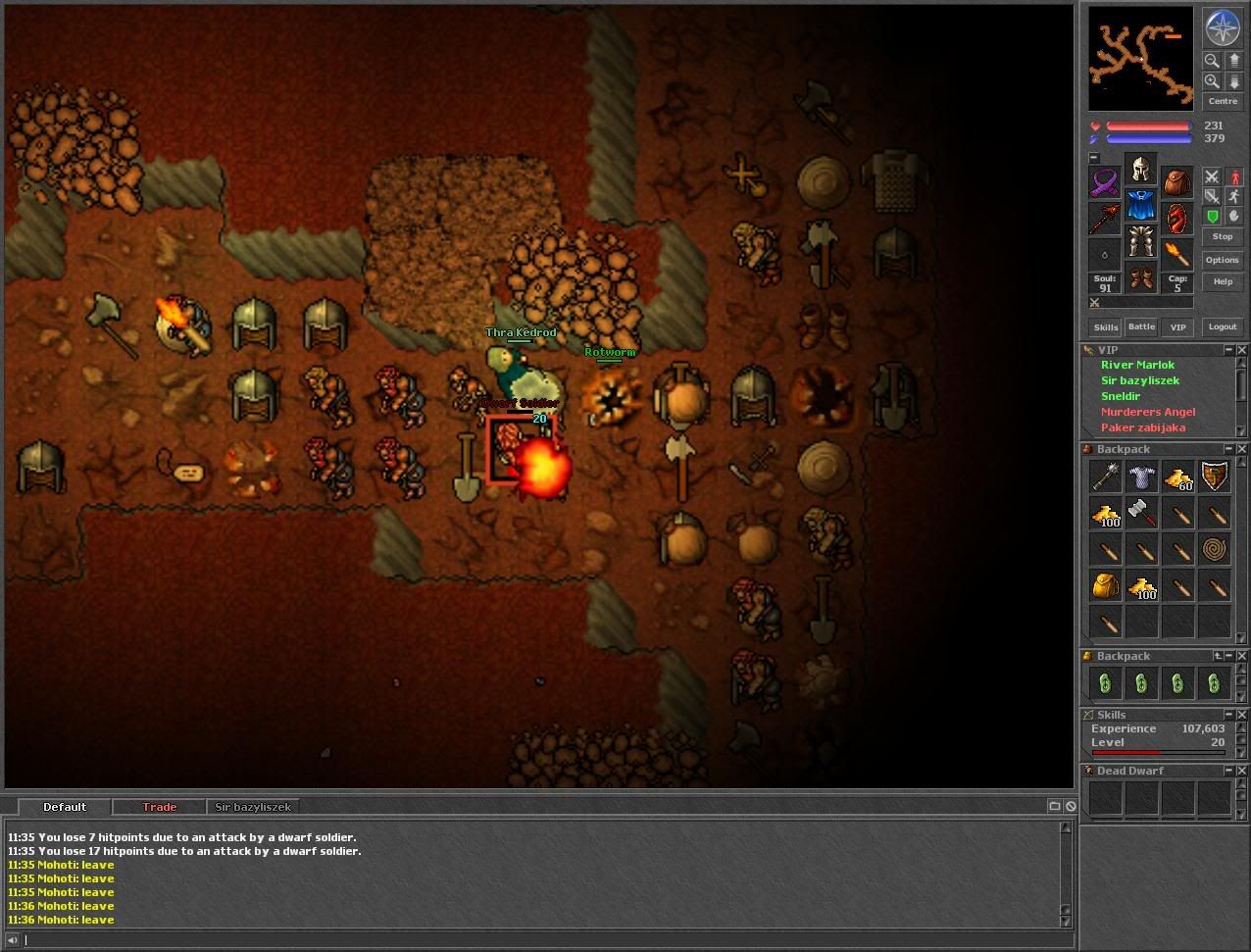
Task: Select the dragon shield equipment slot
Action: tap(1176, 218)
